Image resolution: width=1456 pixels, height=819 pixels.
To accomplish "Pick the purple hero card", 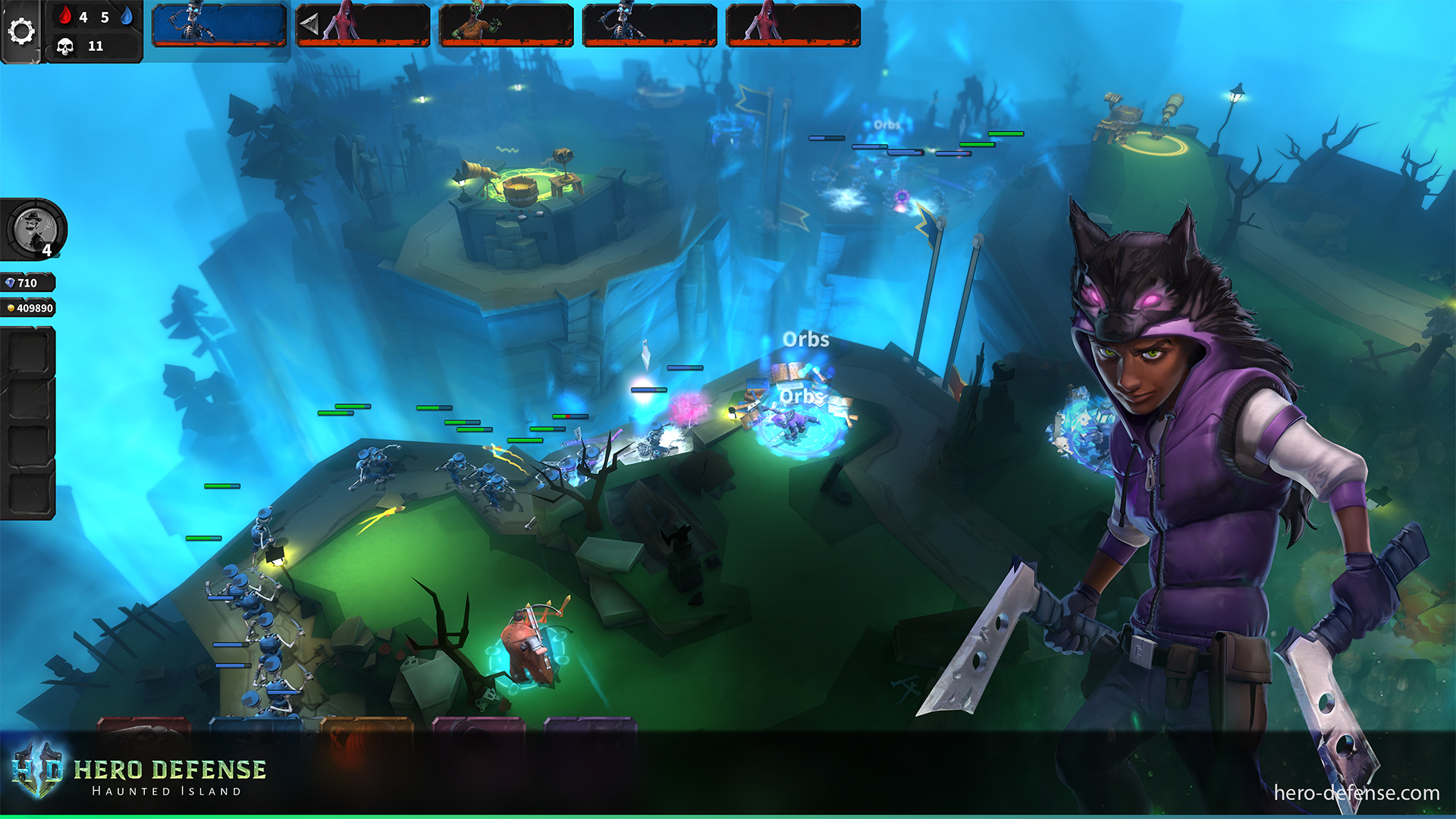I will click(590, 726).
